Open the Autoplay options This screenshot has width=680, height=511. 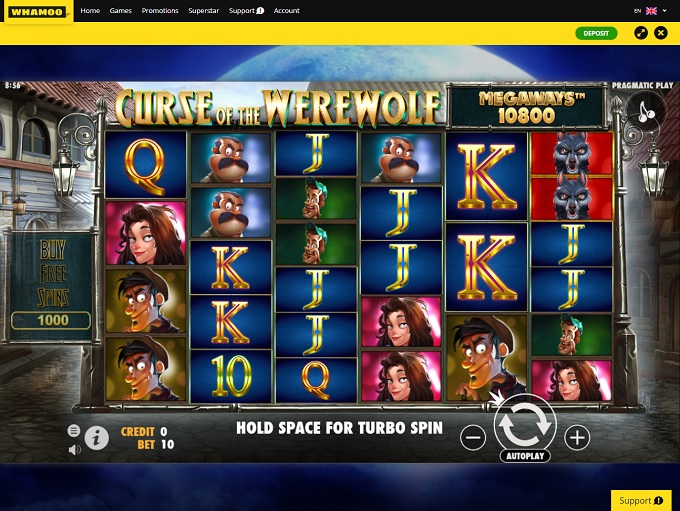524,456
